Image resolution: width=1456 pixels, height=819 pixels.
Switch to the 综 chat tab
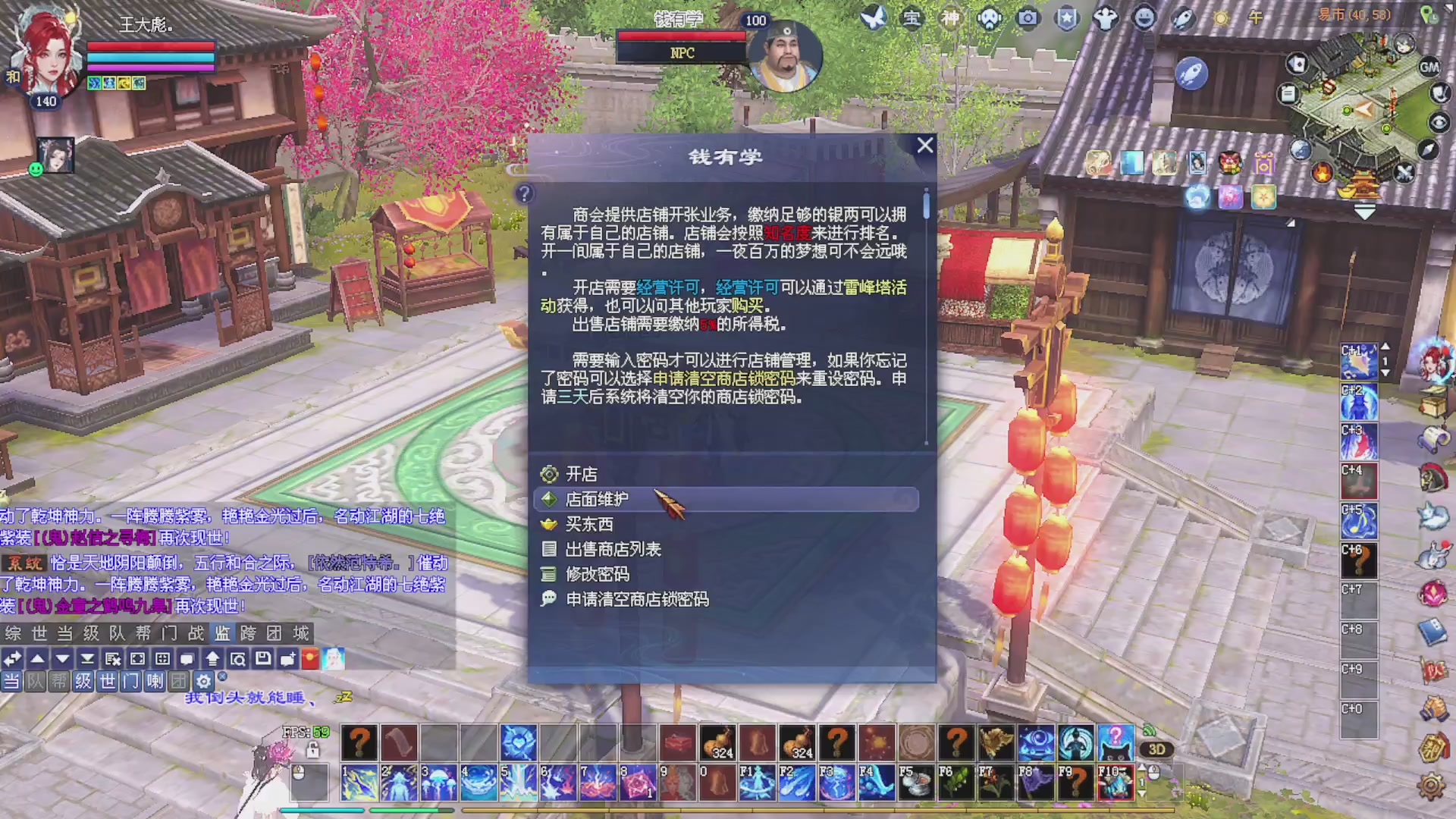click(x=12, y=633)
